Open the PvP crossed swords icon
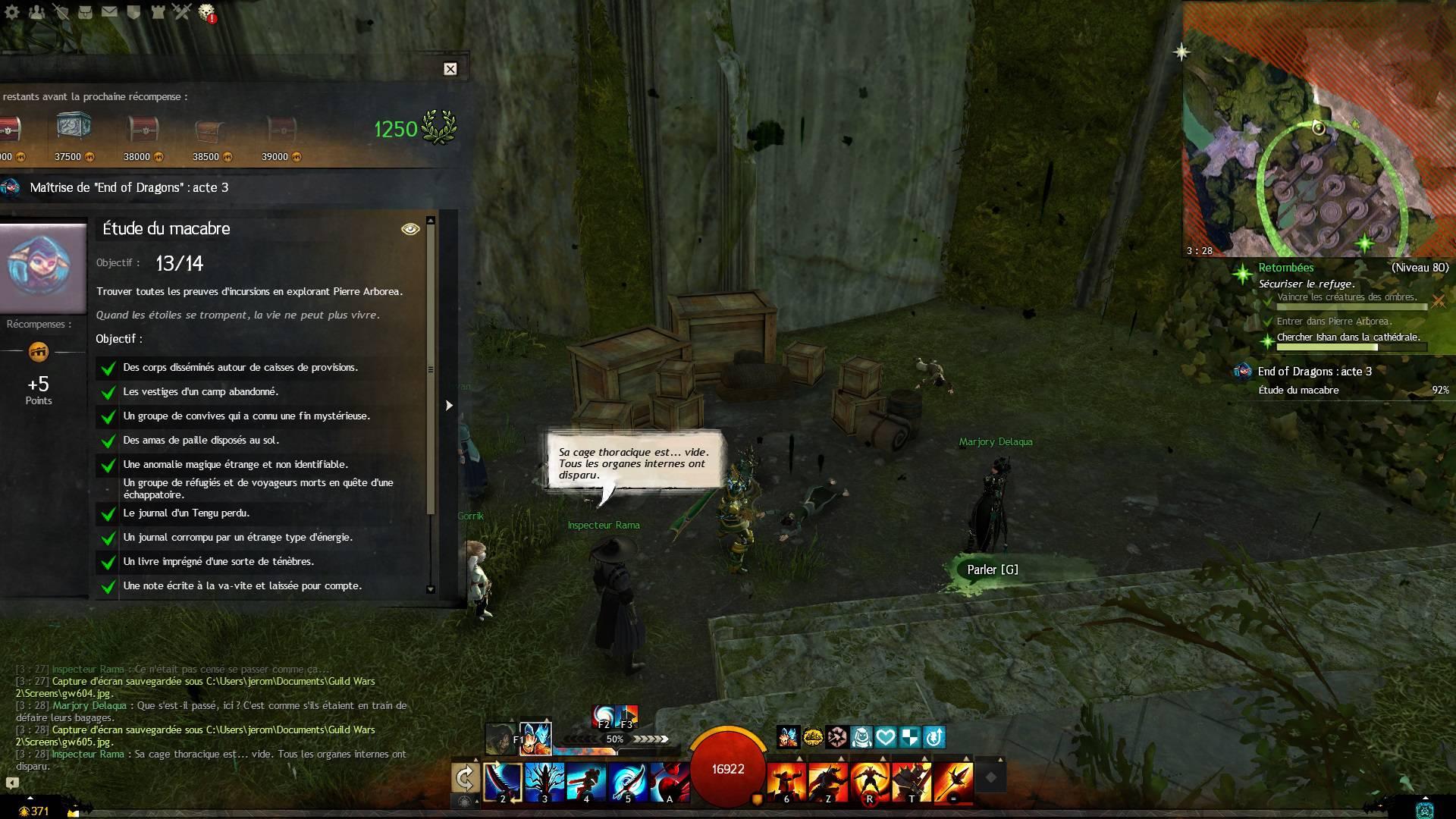 (182, 11)
